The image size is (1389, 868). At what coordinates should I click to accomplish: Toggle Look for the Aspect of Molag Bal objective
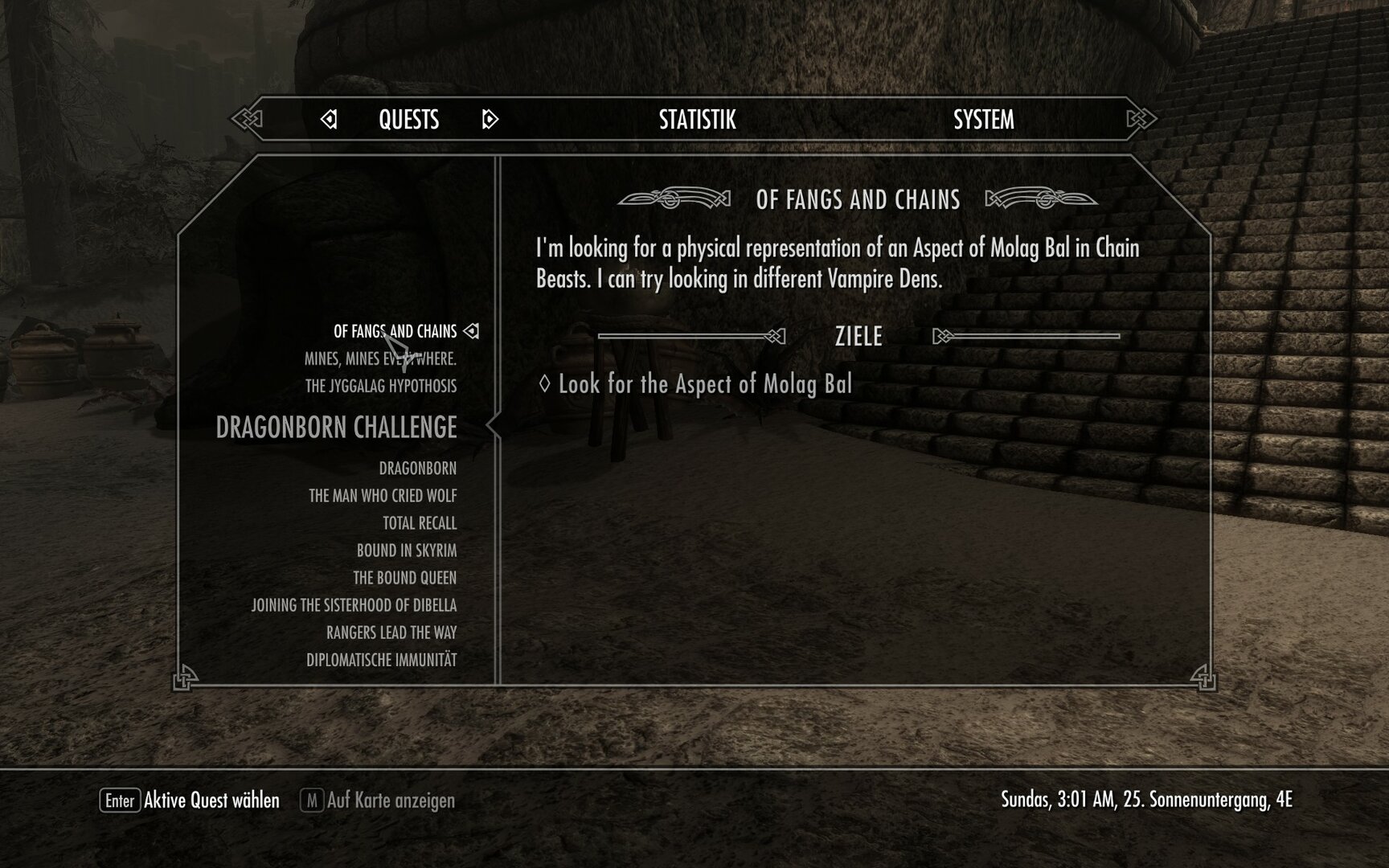click(x=700, y=384)
